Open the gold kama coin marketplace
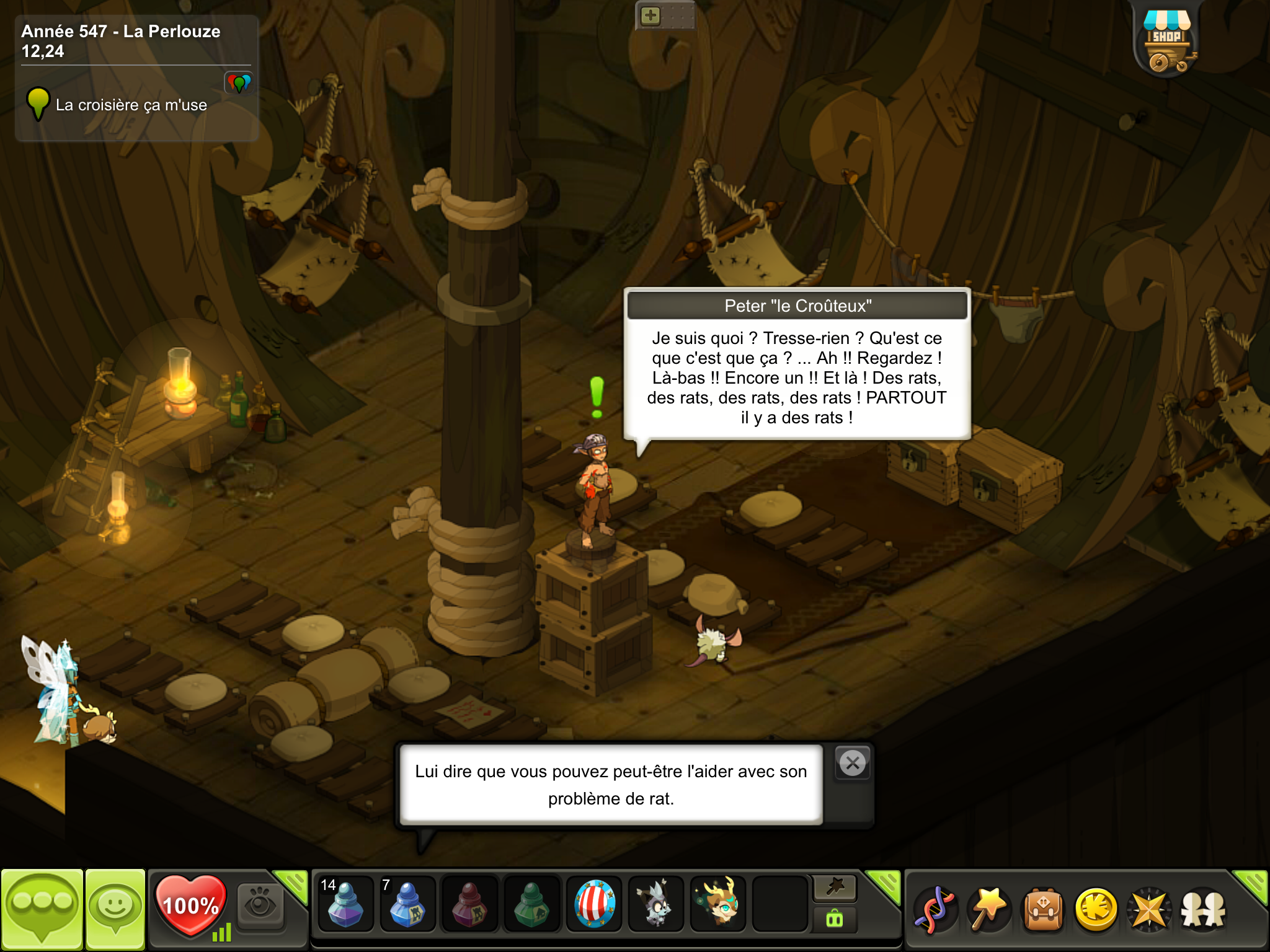The image size is (1270, 952). click(1096, 909)
